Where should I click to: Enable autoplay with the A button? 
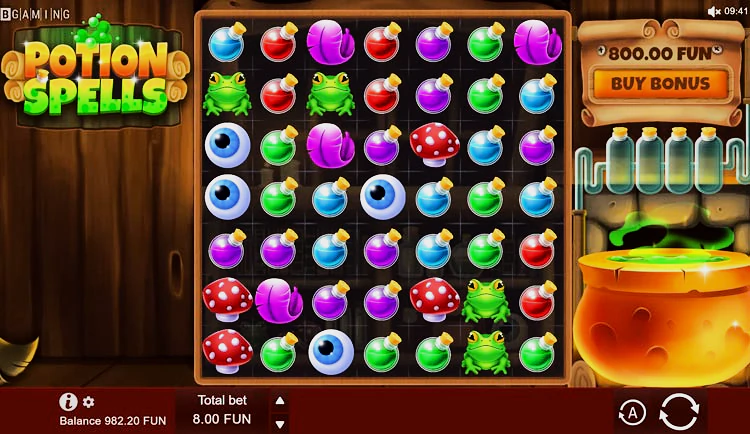click(x=631, y=411)
